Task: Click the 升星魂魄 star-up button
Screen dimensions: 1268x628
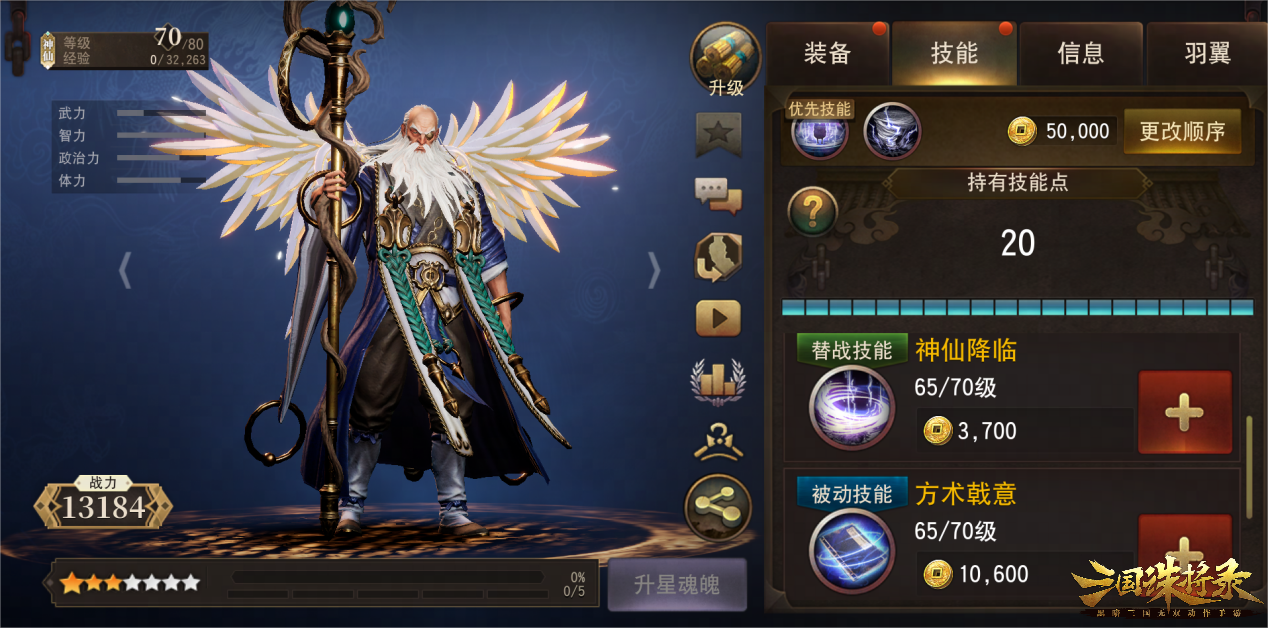Action: (x=677, y=584)
